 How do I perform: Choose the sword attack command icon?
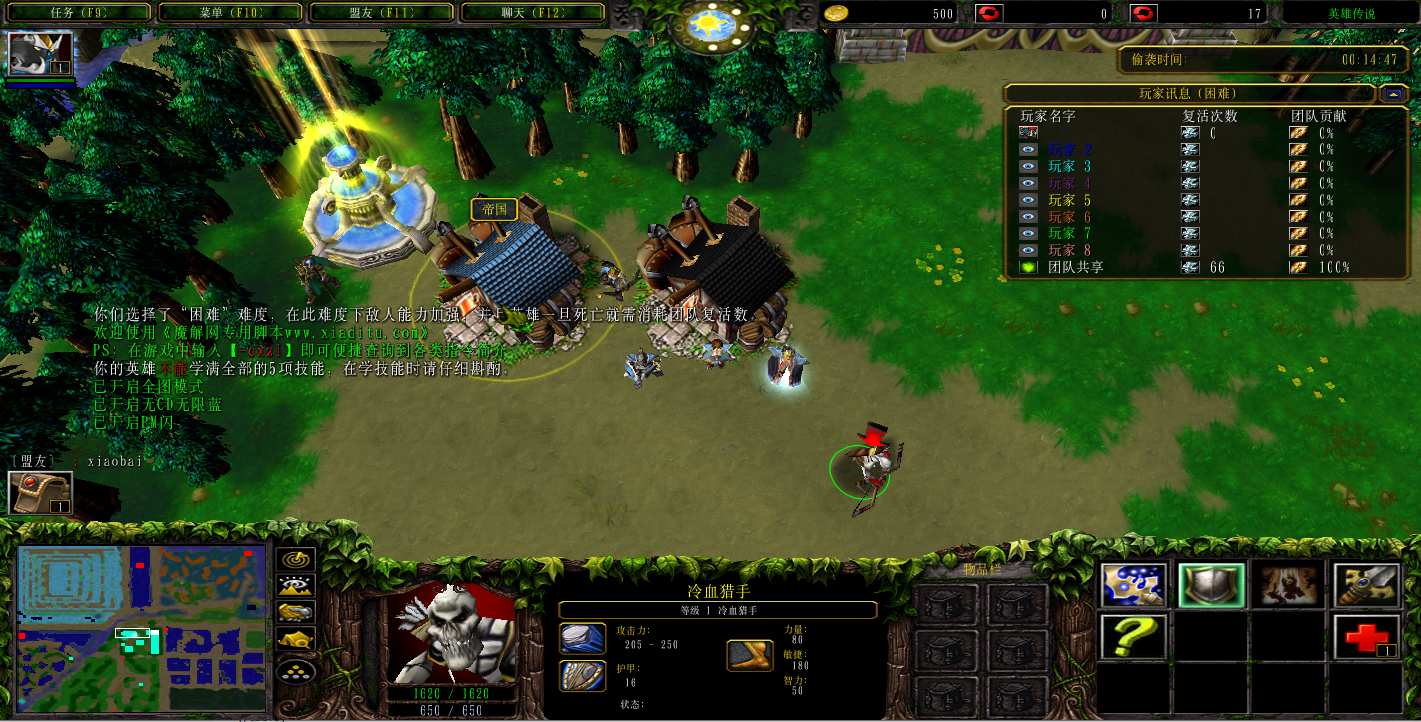1366,585
